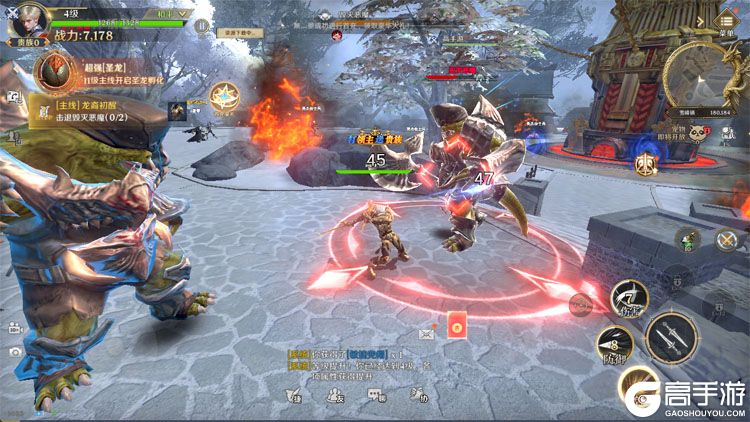Open the speech bubble chat button

coord(376,395)
